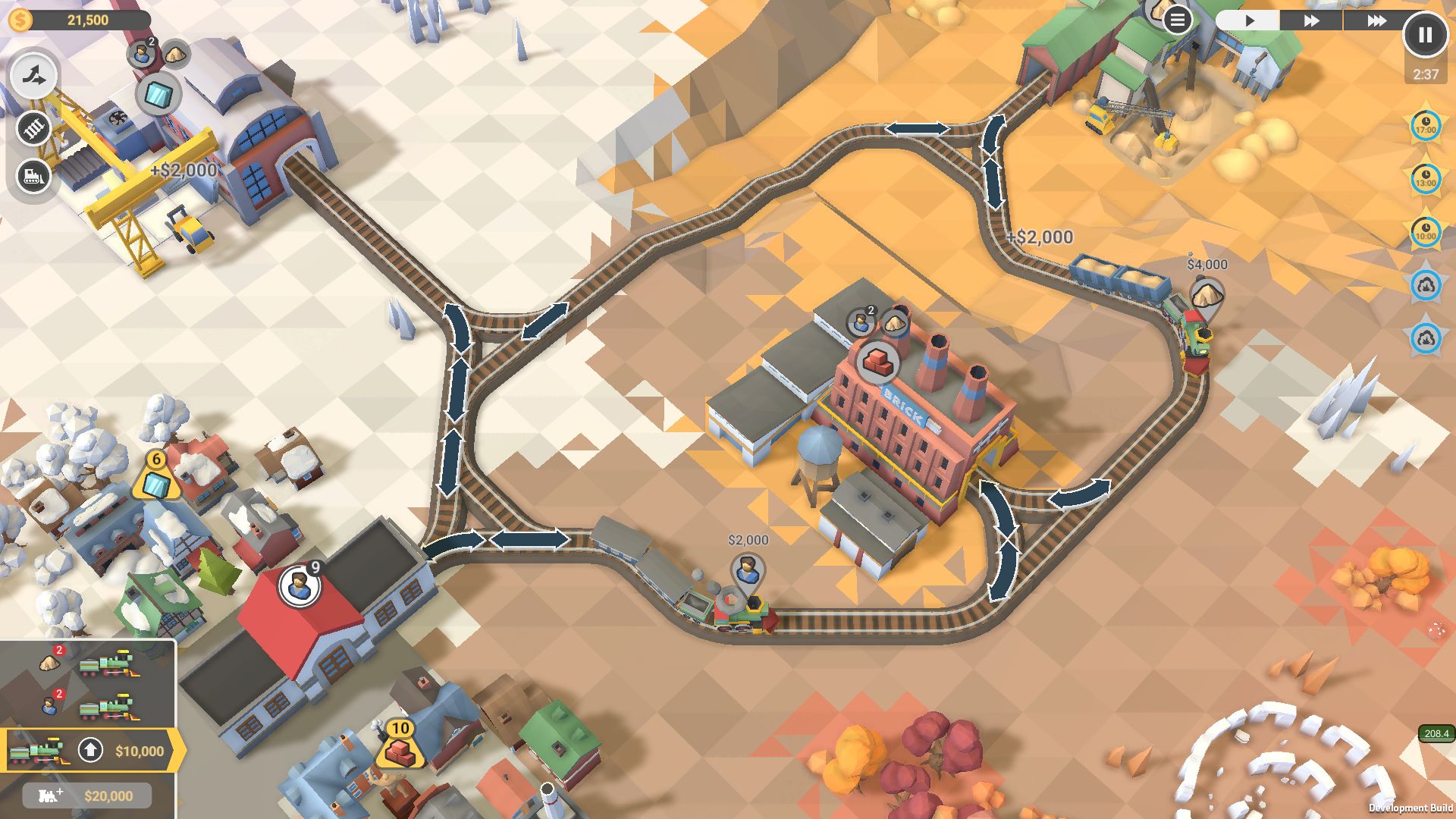The height and width of the screenshot is (819, 1456).
Task: Select the passenger train row
Action: 87,707
